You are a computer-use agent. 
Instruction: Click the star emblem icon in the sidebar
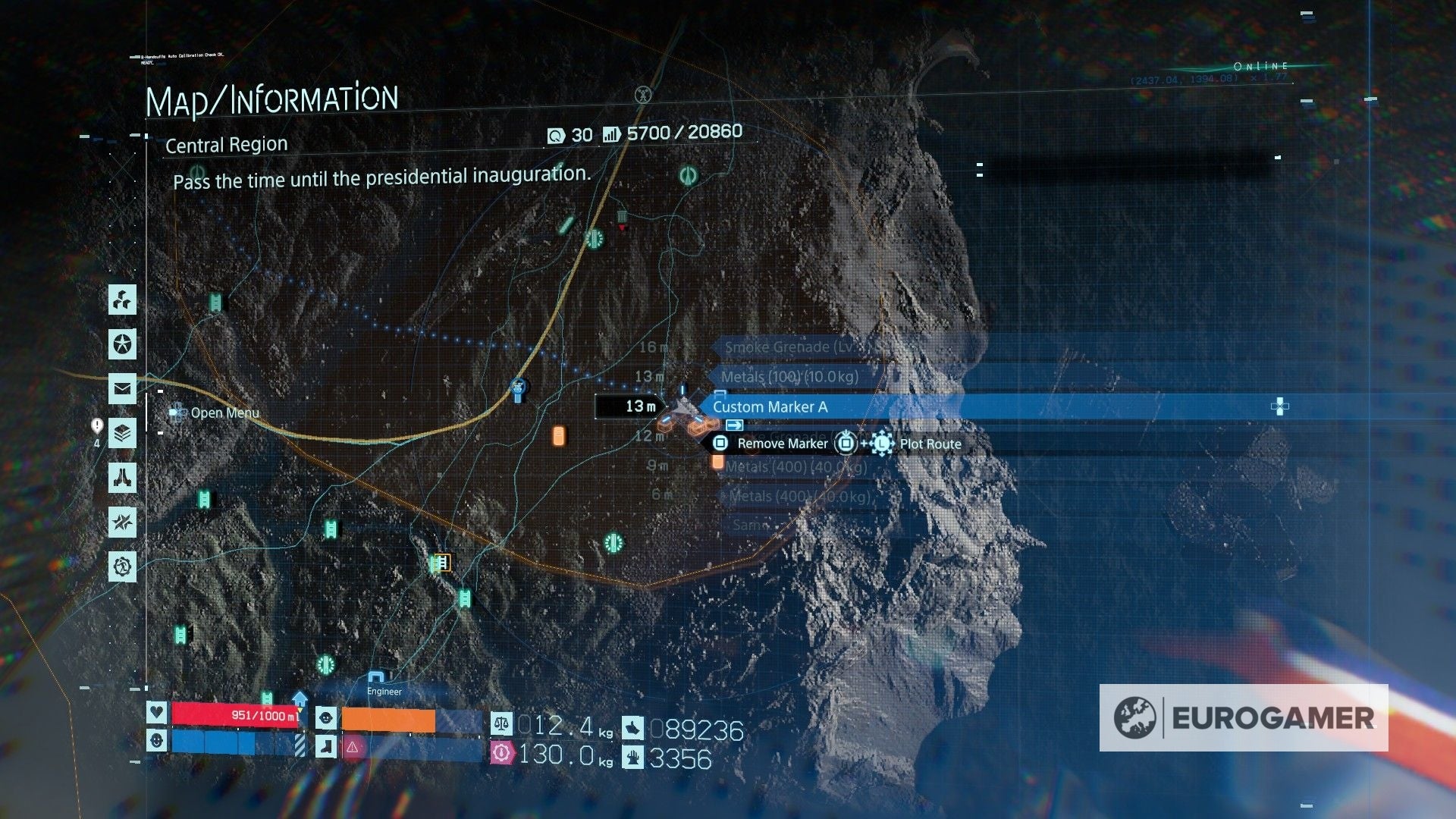coord(121,345)
